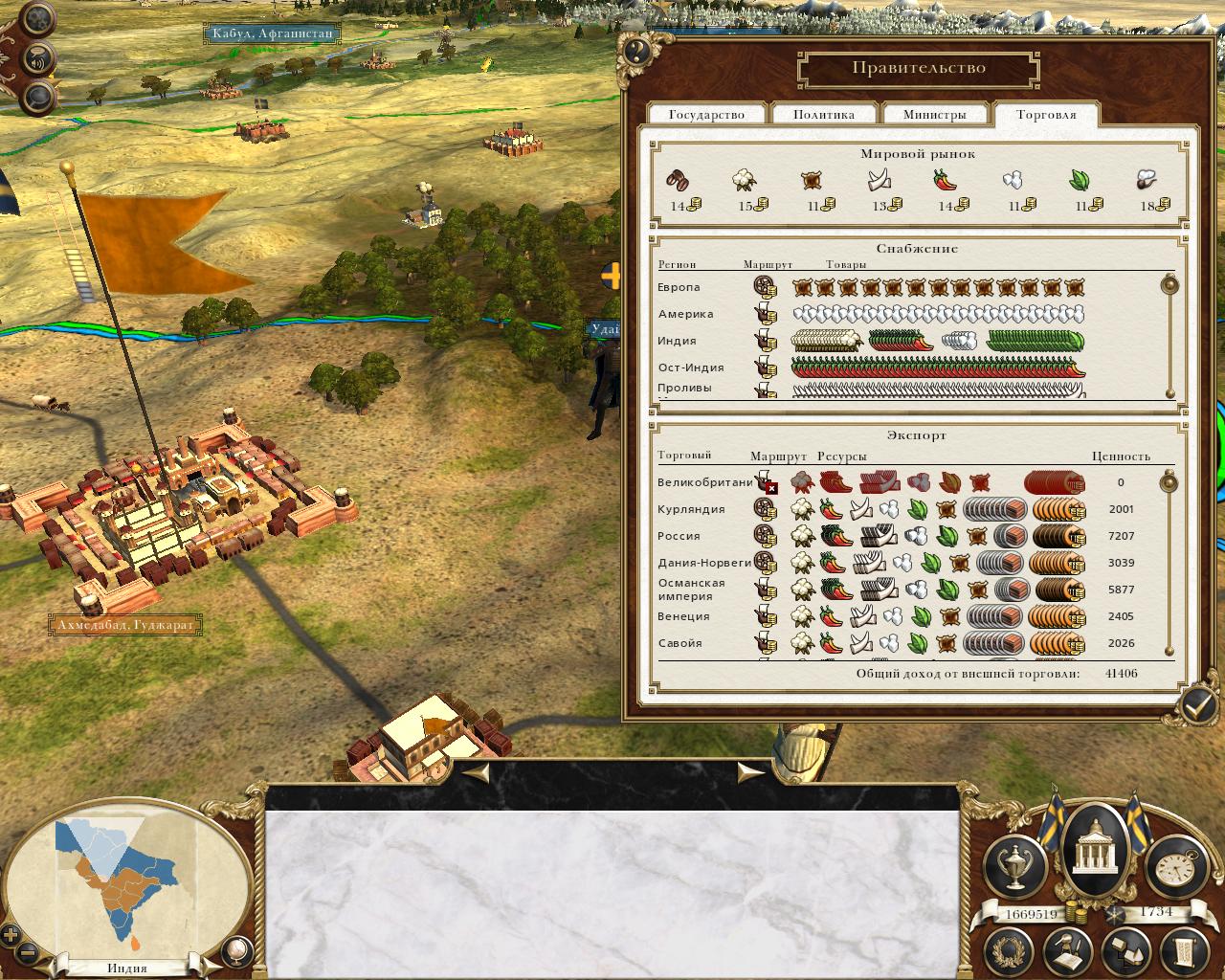The image size is (1225, 980).
Task: Open the research book and quill button
Action: [x=1067, y=950]
